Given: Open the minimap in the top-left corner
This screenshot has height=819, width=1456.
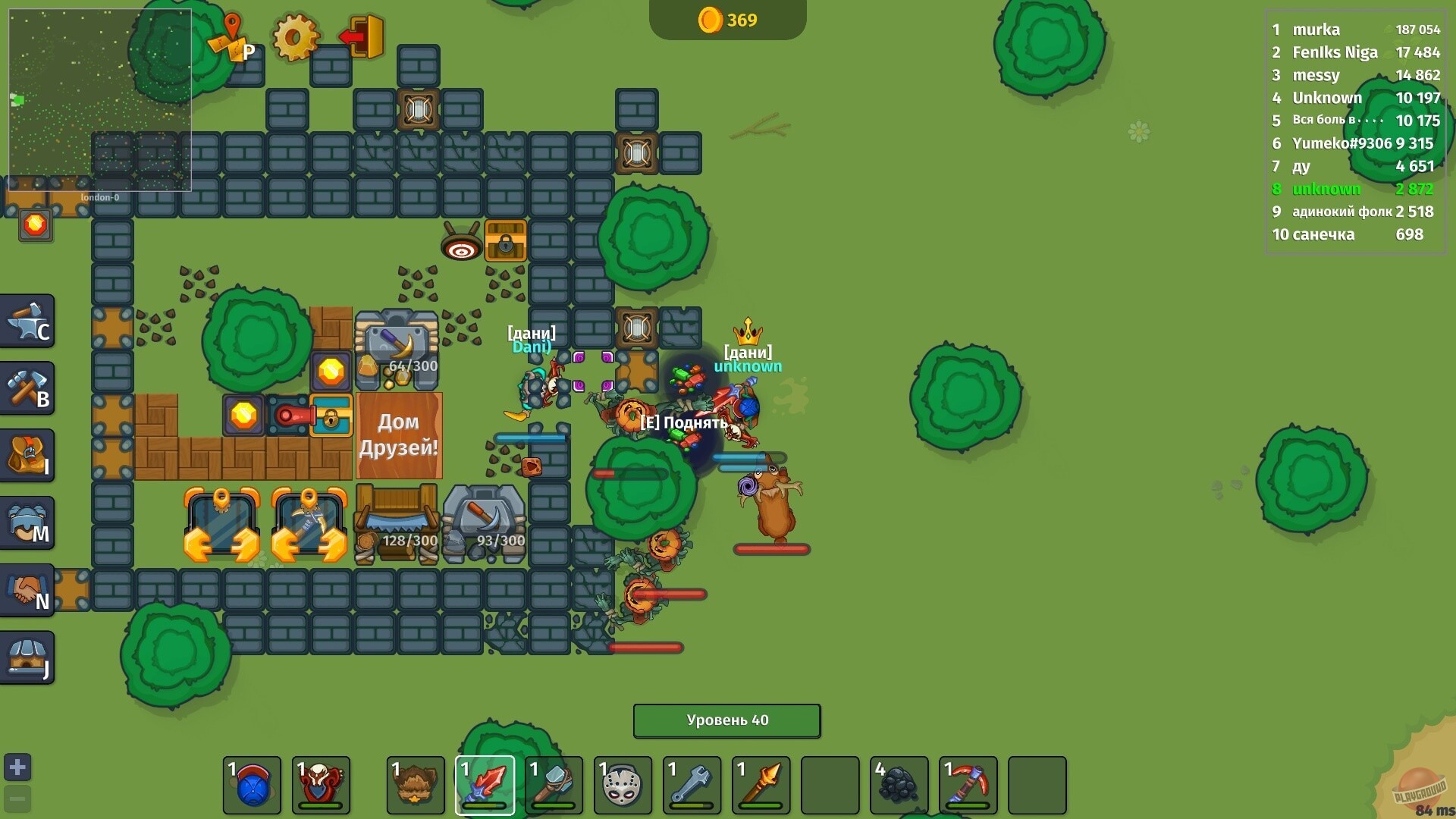Looking at the screenshot, I should coord(99,99).
